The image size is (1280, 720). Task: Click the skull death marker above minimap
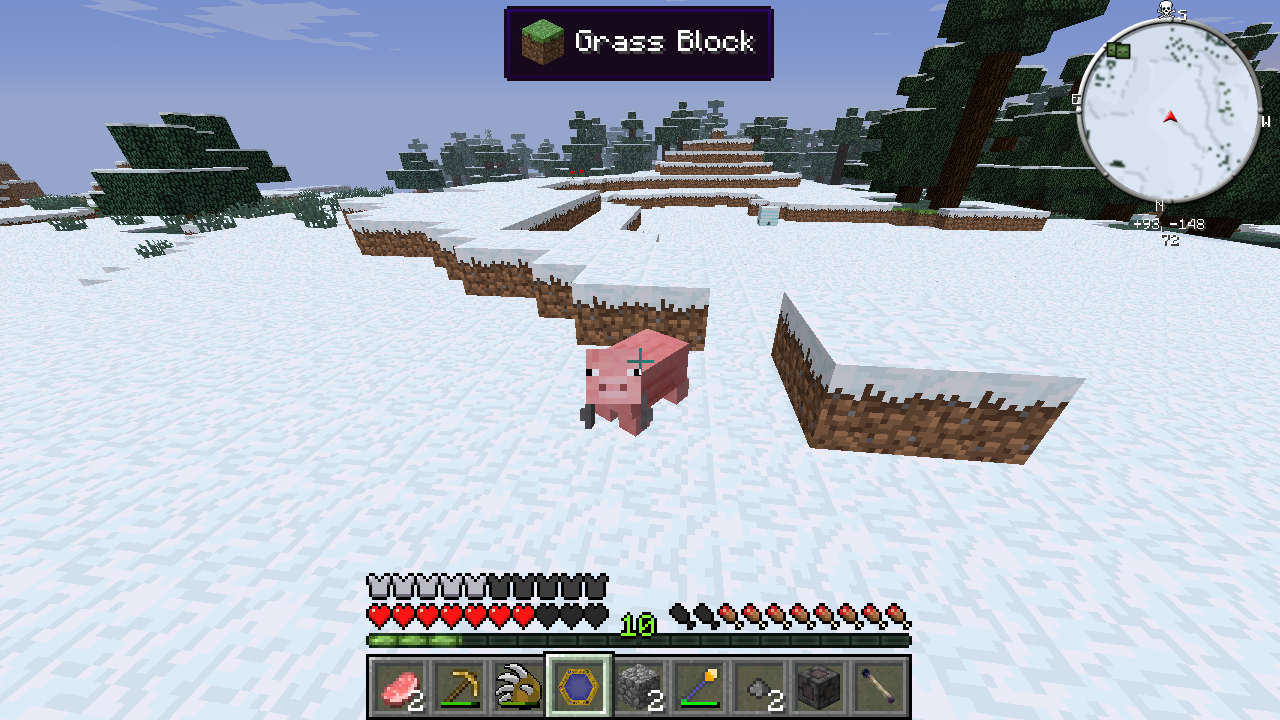(x=1166, y=10)
